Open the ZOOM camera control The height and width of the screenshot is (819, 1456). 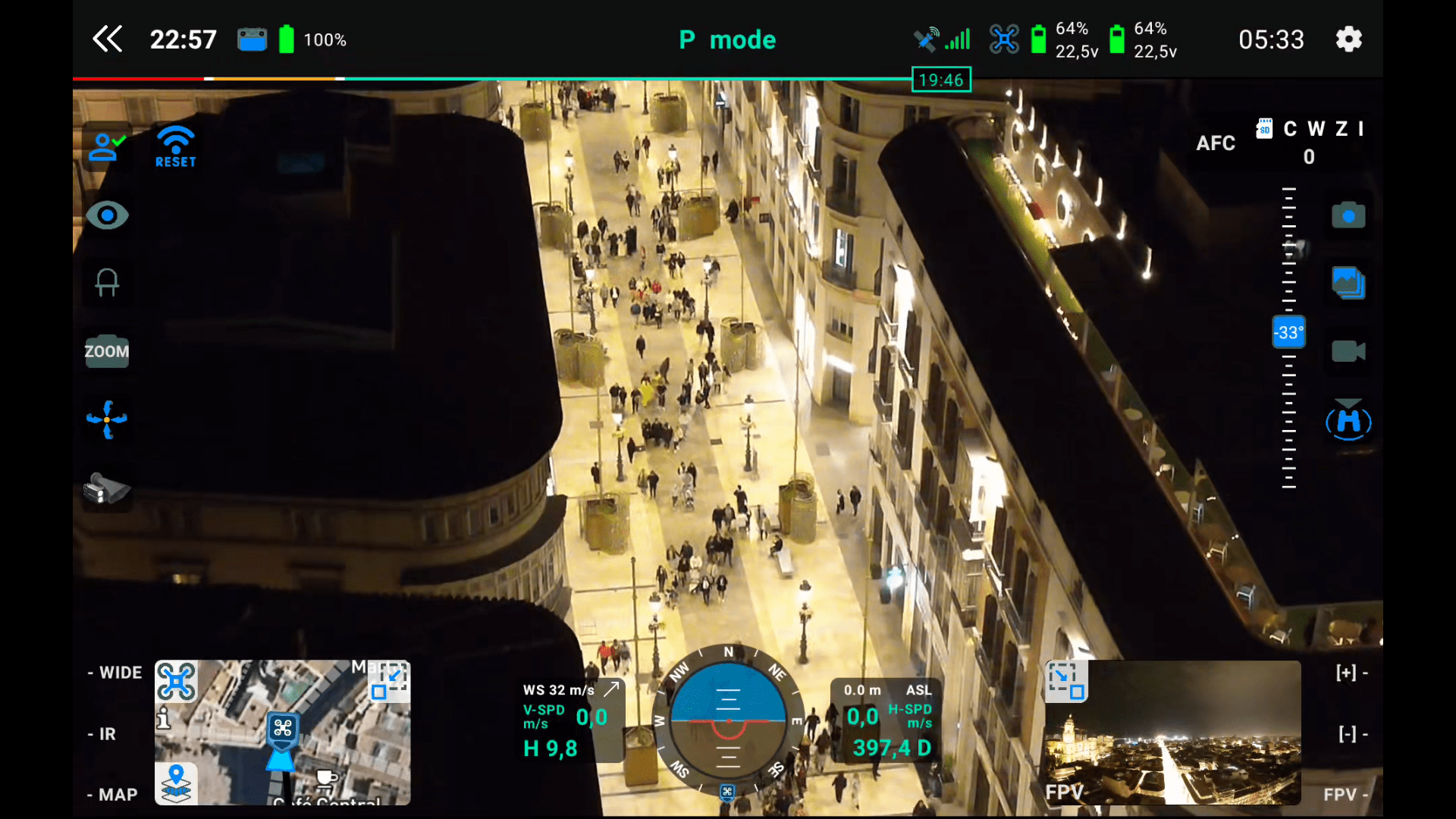point(106,351)
